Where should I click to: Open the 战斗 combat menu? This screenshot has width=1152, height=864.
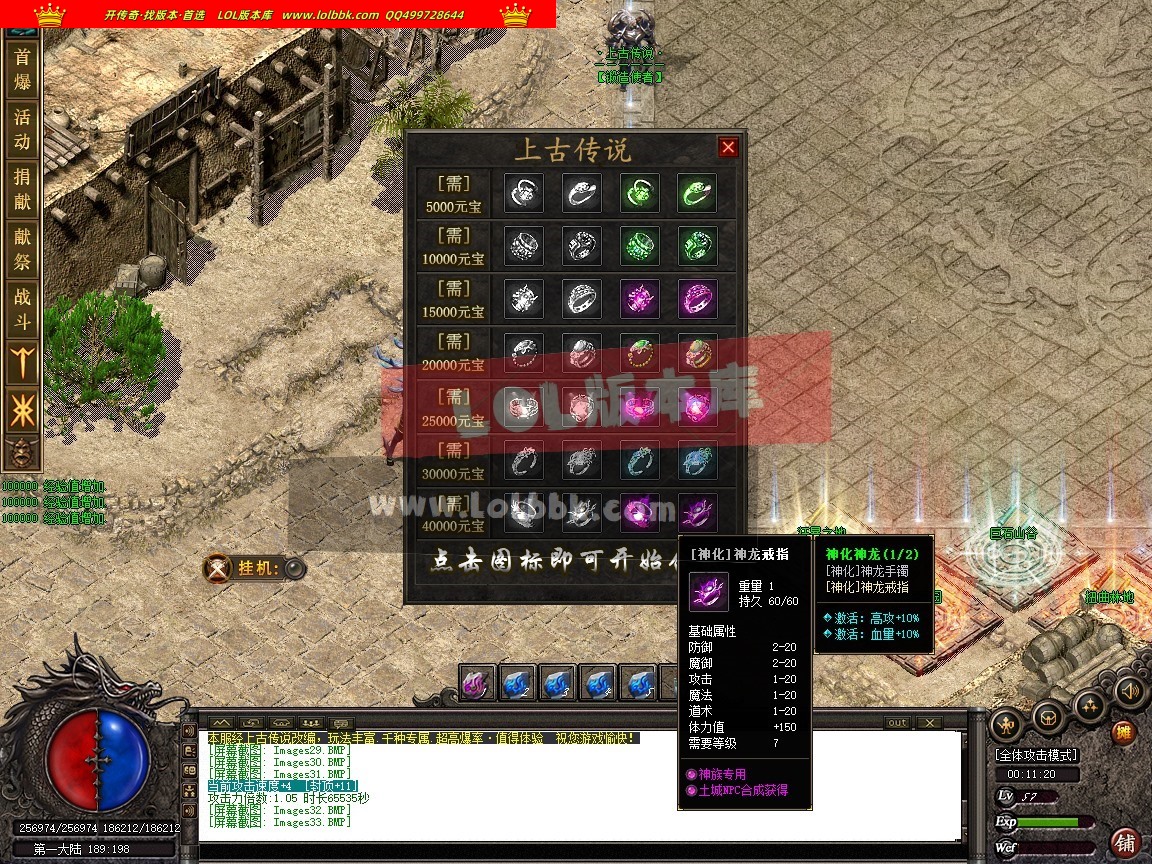pos(22,310)
